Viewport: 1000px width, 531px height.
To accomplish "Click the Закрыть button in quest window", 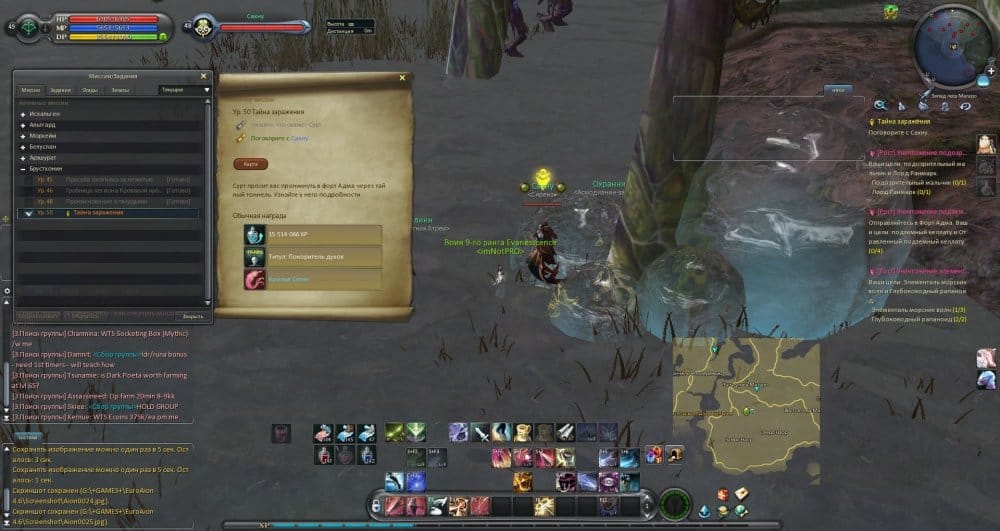I will (x=192, y=316).
